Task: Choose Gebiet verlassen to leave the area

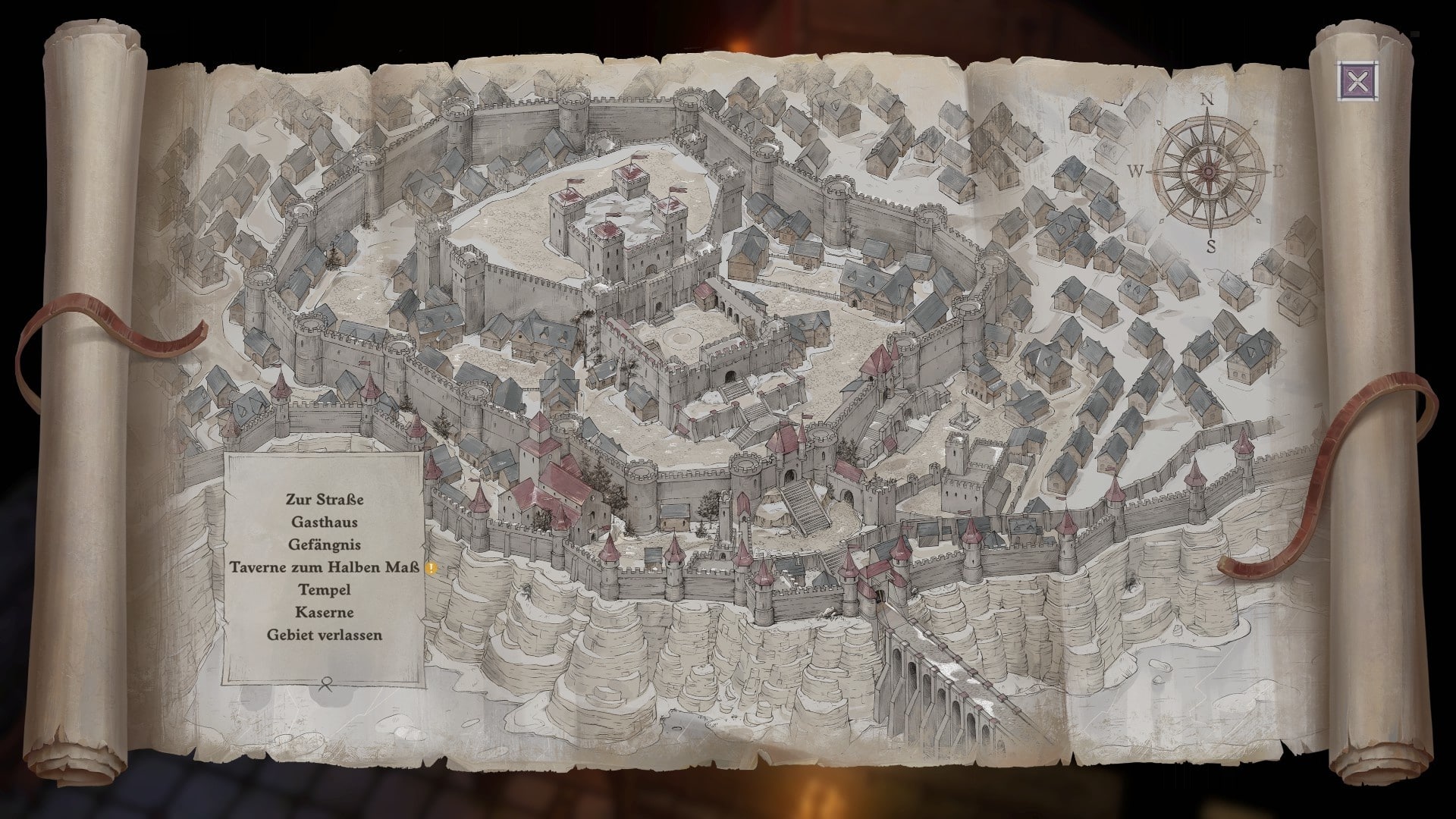Action: coord(325,635)
